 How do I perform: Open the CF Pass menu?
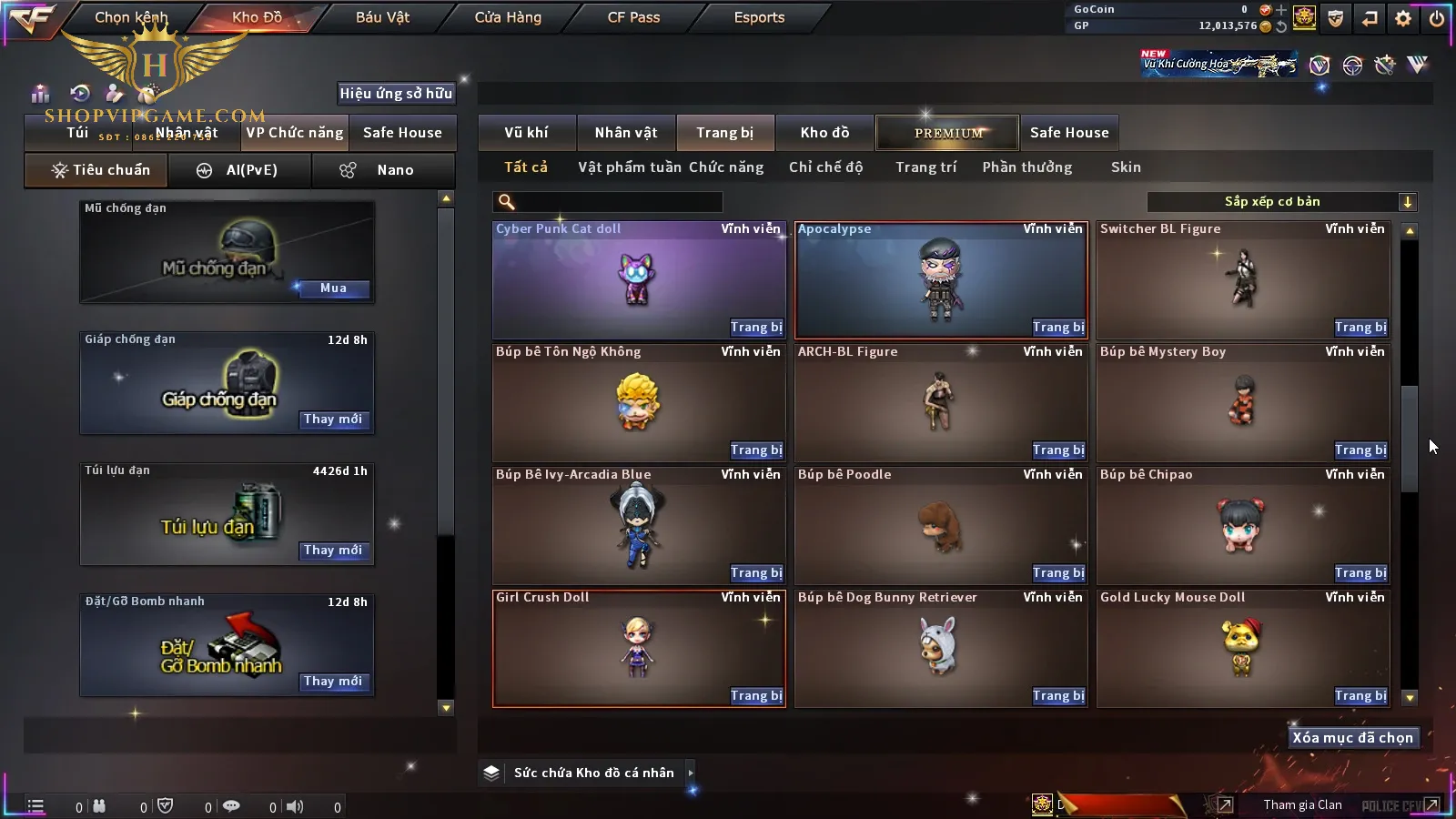pyautogui.click(x=633, y=17)
